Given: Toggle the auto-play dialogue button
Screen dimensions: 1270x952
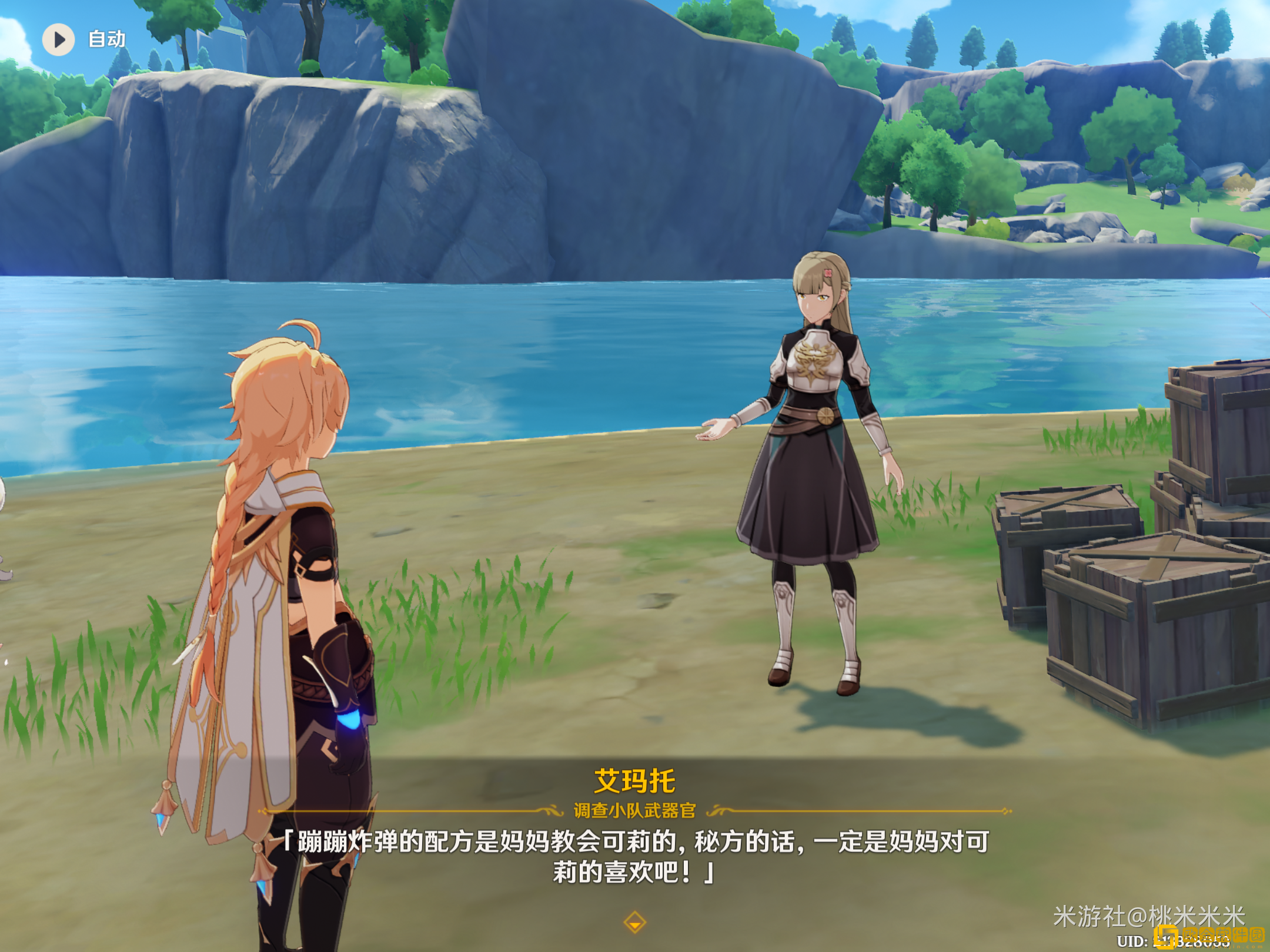Looking at the screenshot, I should 59,39.
